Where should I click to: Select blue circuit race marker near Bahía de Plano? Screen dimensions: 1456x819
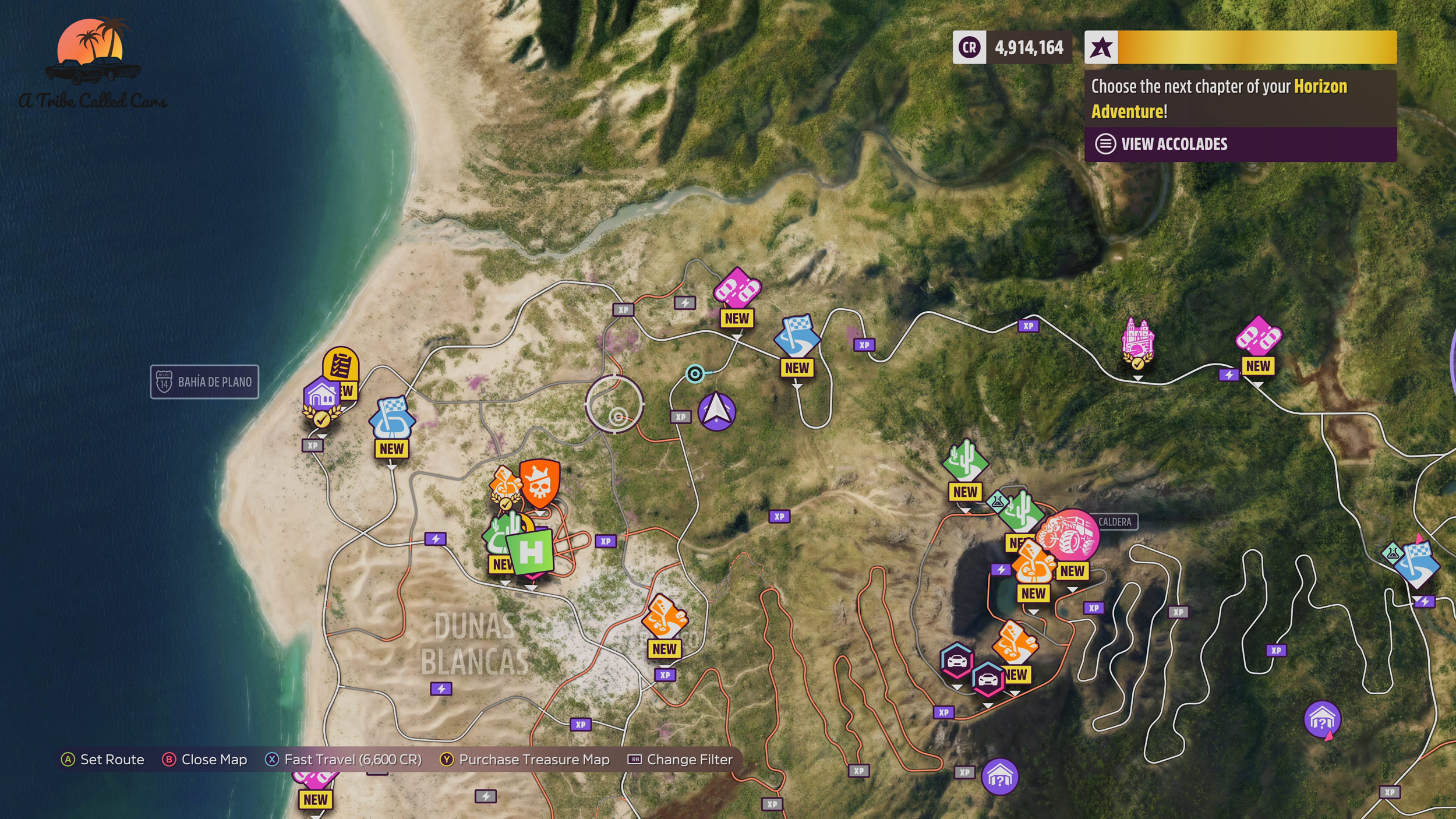coord(392,418)
